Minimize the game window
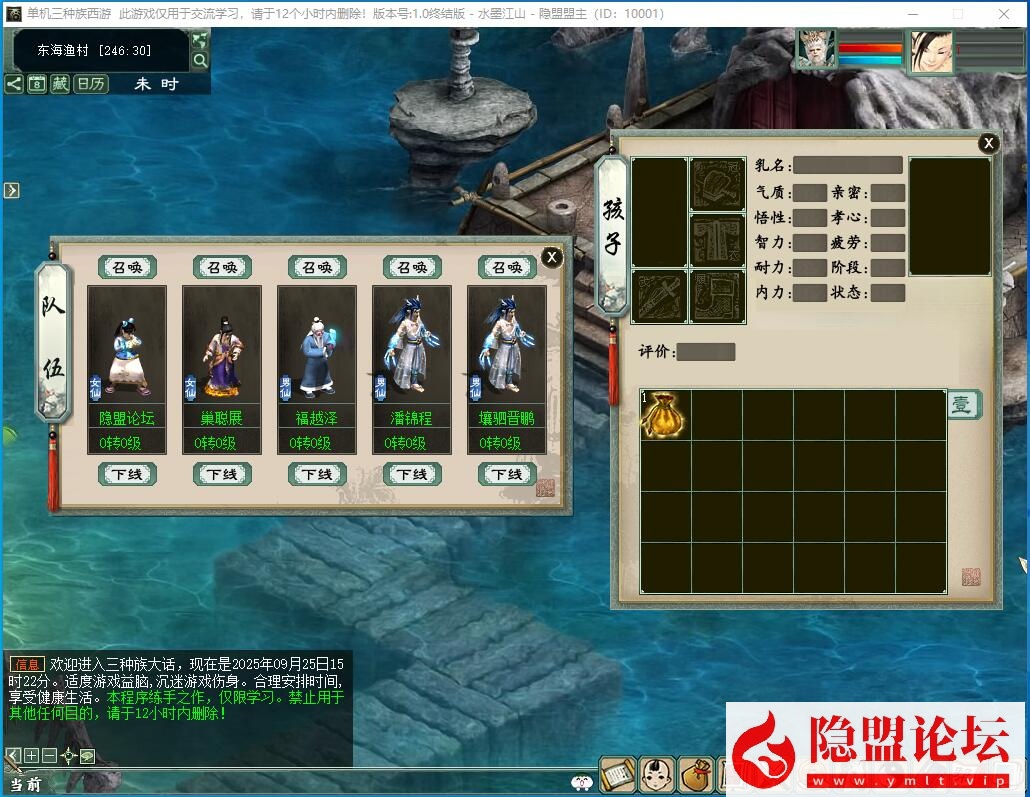The width and height of the screenshot is (1030, 797). [x=915, y=14]
